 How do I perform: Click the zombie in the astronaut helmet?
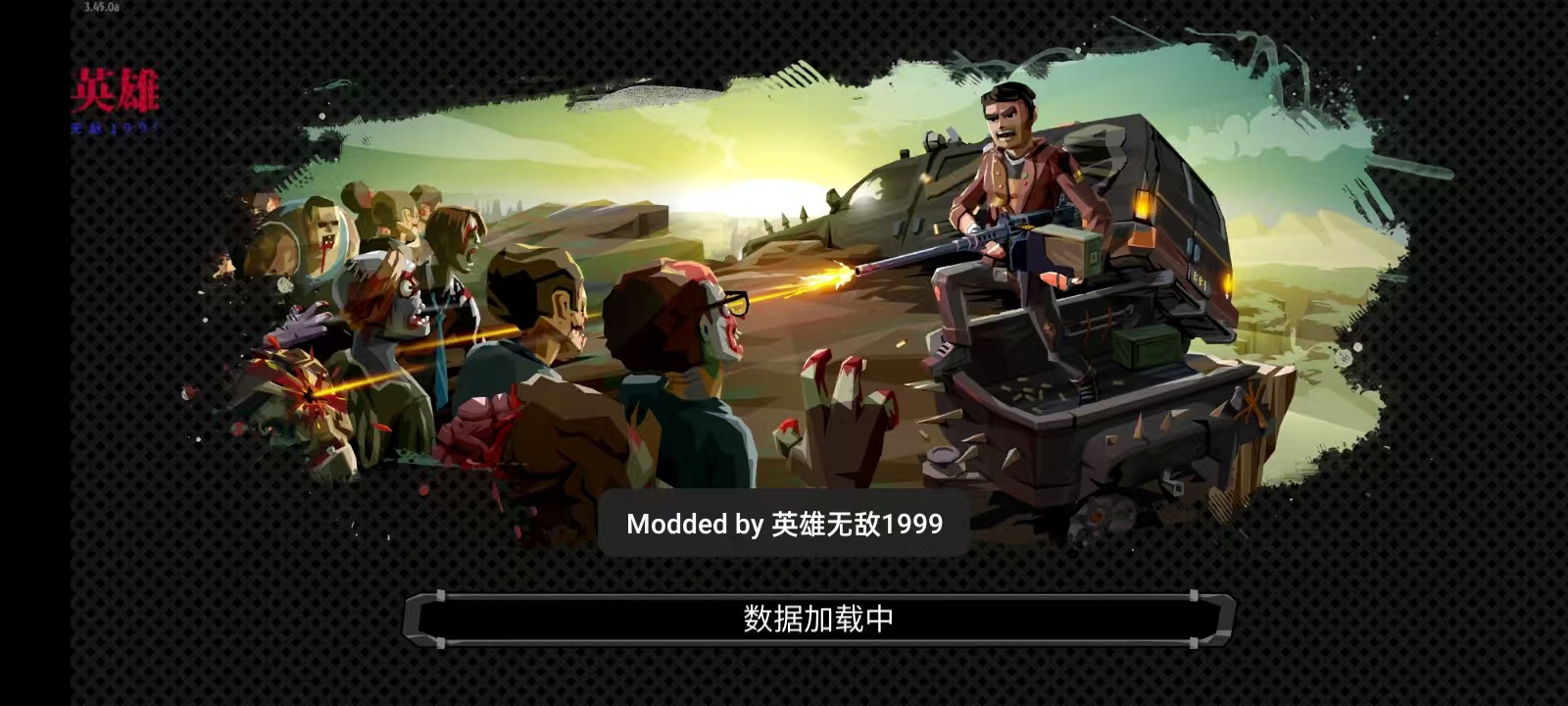pos(323,235)
